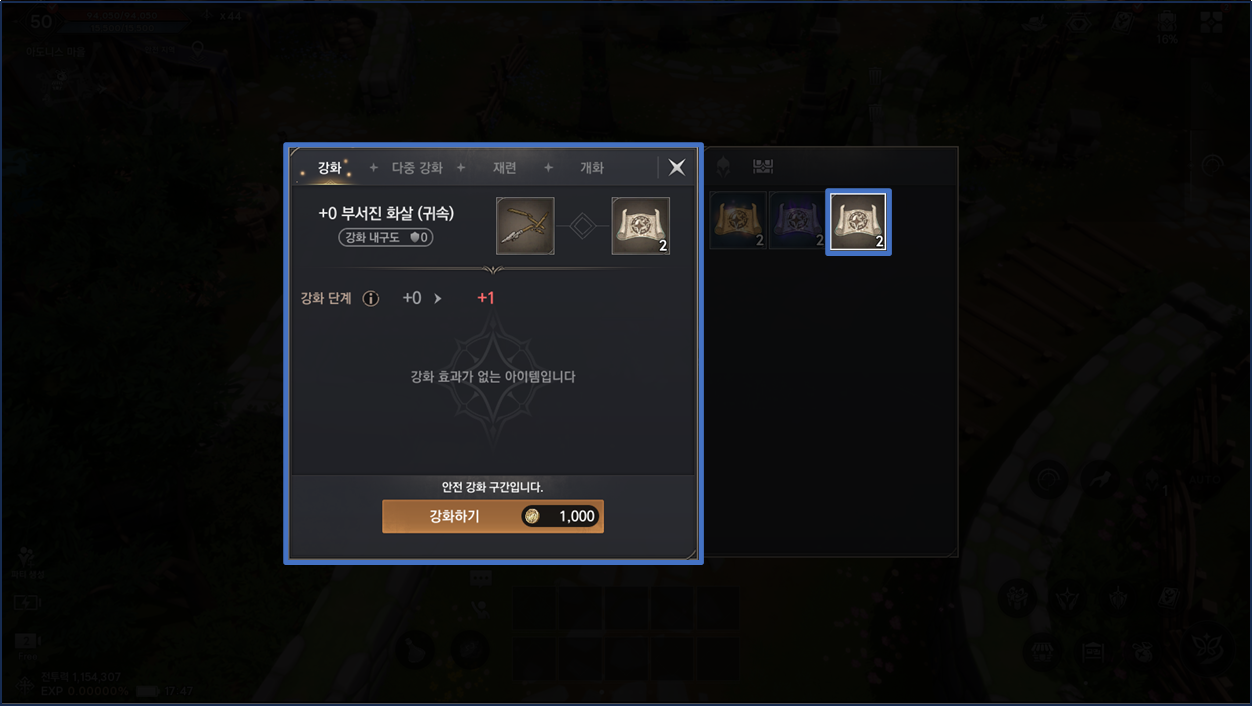
Task: Choose the 강화 tab
Action: (x=330, y=168)
